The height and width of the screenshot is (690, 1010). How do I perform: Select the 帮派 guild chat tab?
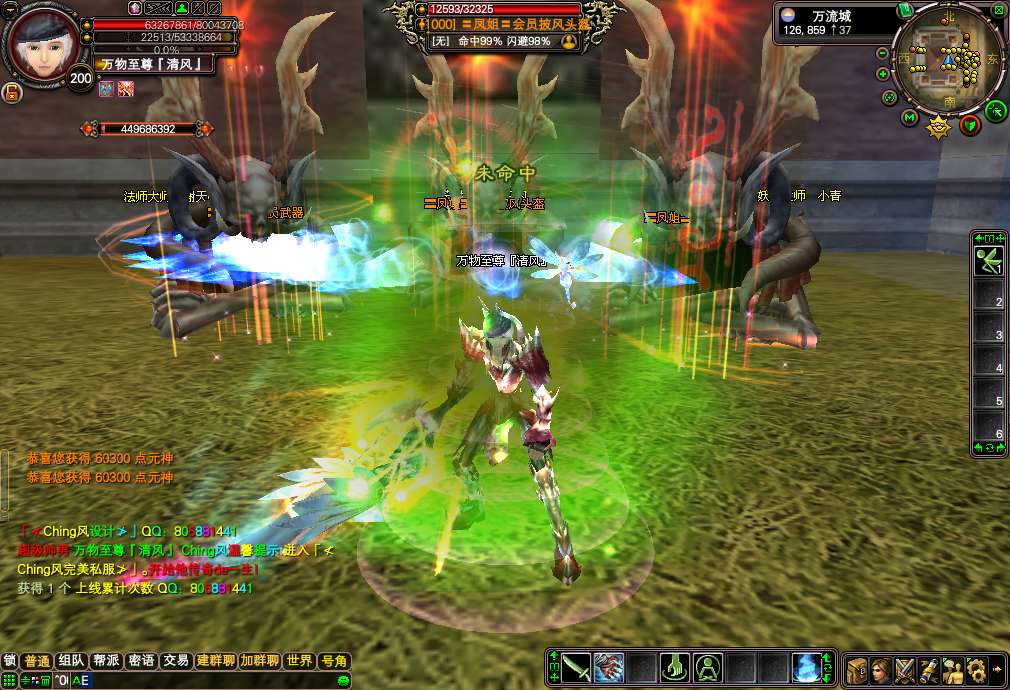click(106, 661)
